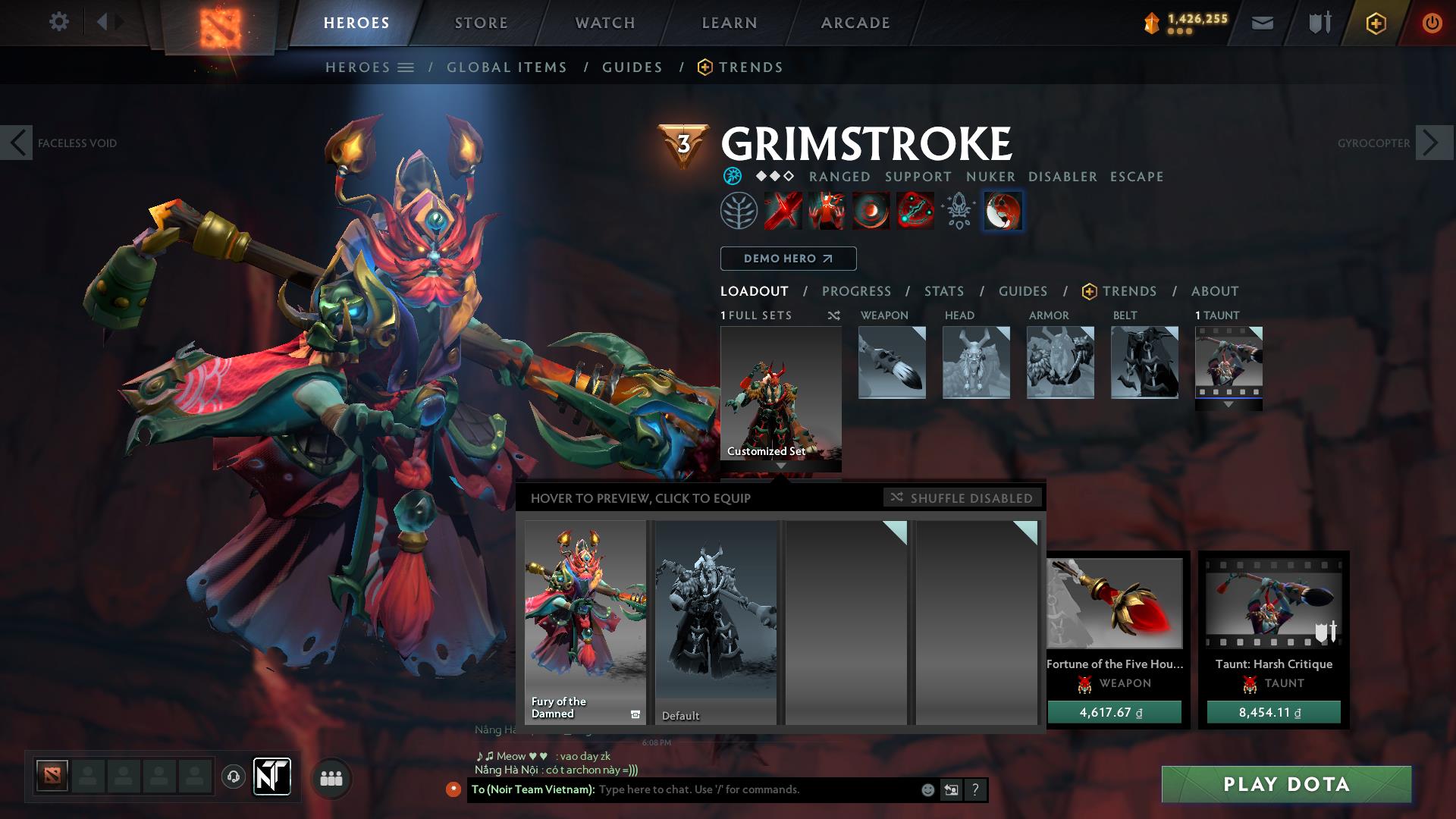Open the mail/notifications envelope icon
1456x819 pixels.
[x=1261, y=22]
